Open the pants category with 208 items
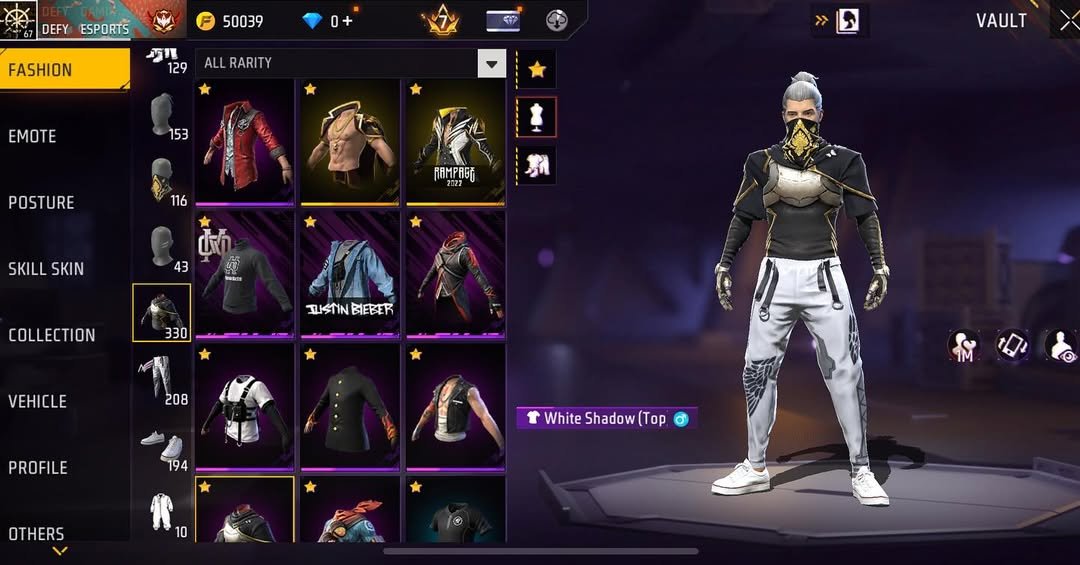This screenshot has width=1080, height=565. [x=161, y=378]
